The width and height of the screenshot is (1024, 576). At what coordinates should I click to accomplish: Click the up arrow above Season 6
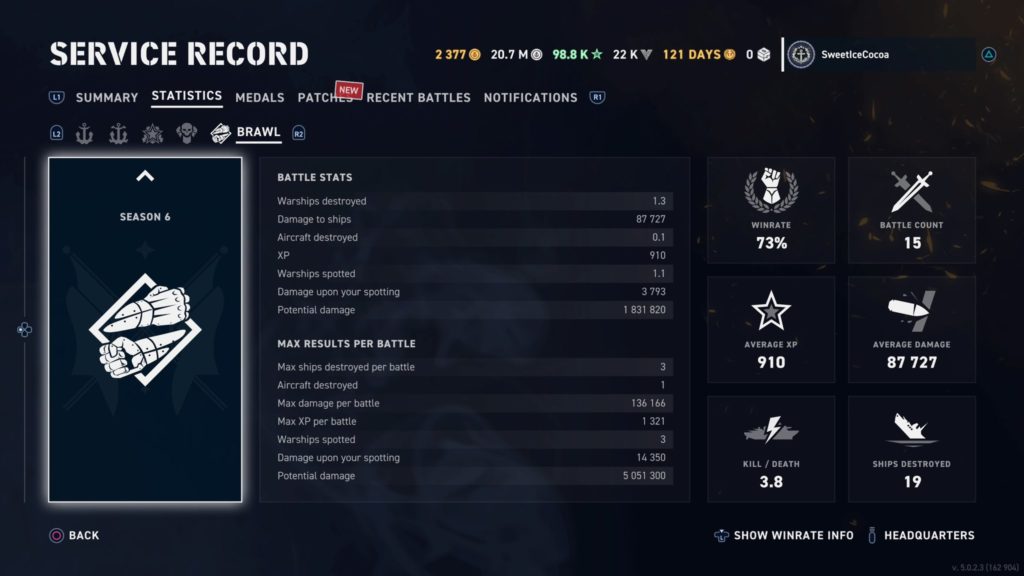pyautogui.click(x=145, y=177)
